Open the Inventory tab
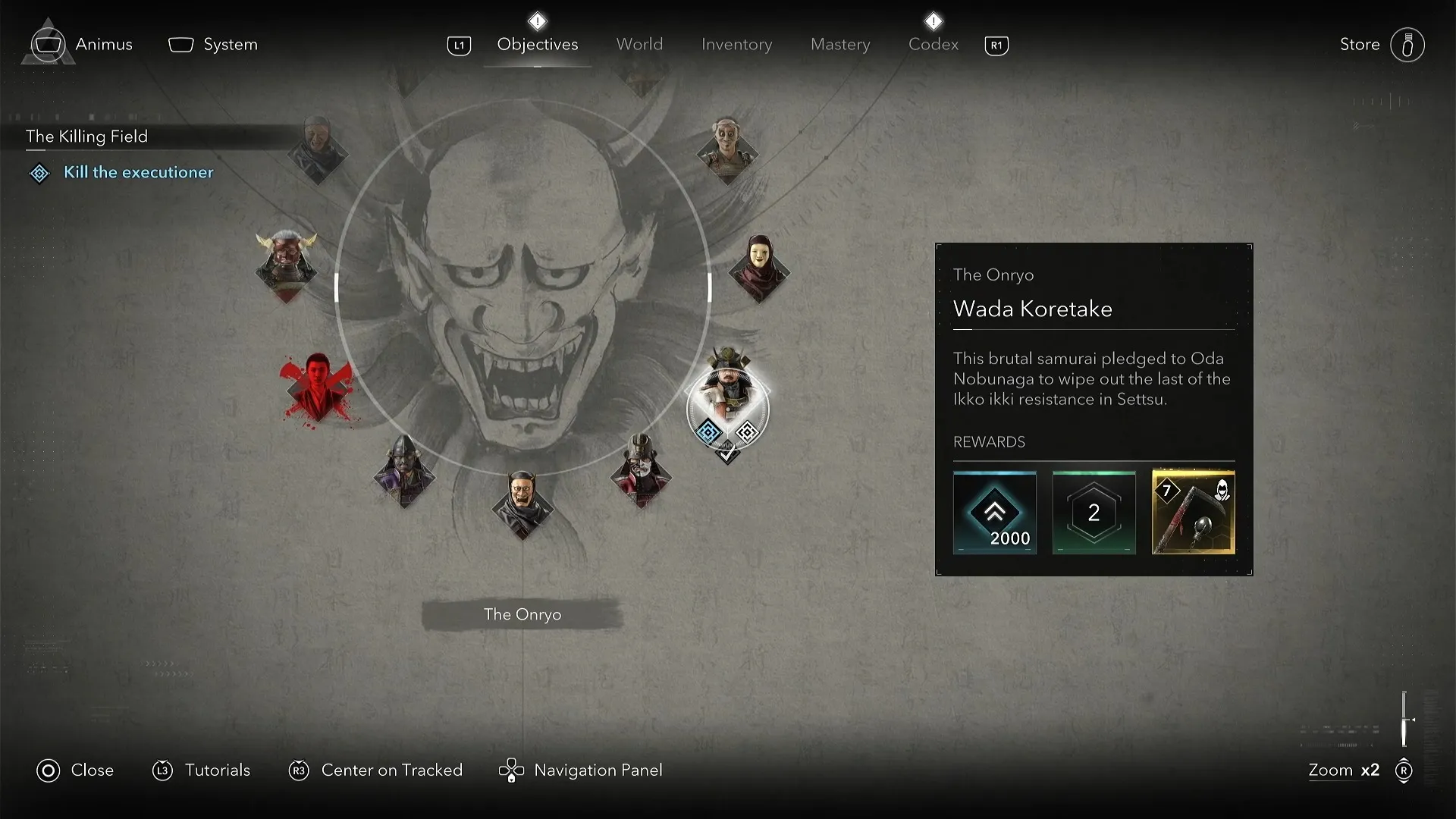Screen dimensions: 1456x819 click(x=737, y=44)
